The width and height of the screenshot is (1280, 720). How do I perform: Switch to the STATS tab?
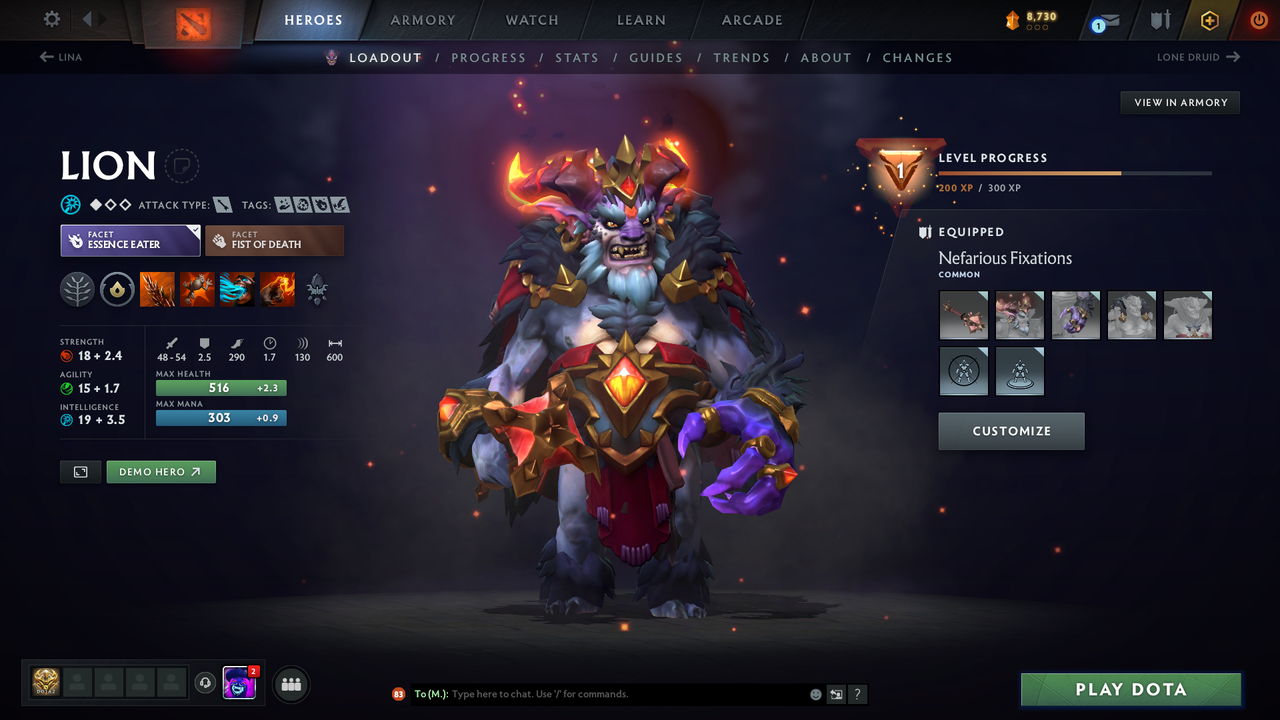coord(577,57)
